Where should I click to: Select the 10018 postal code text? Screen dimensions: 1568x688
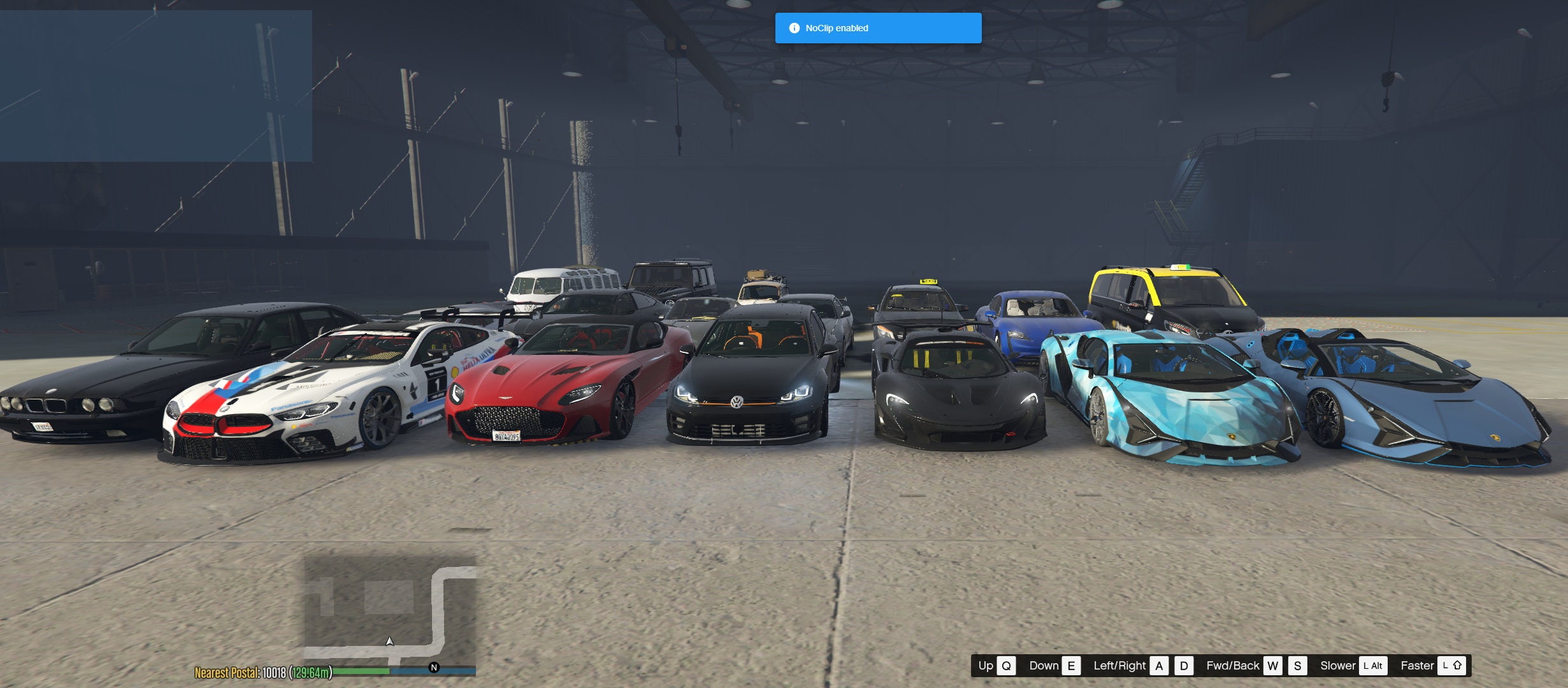[x=275, y=672]
